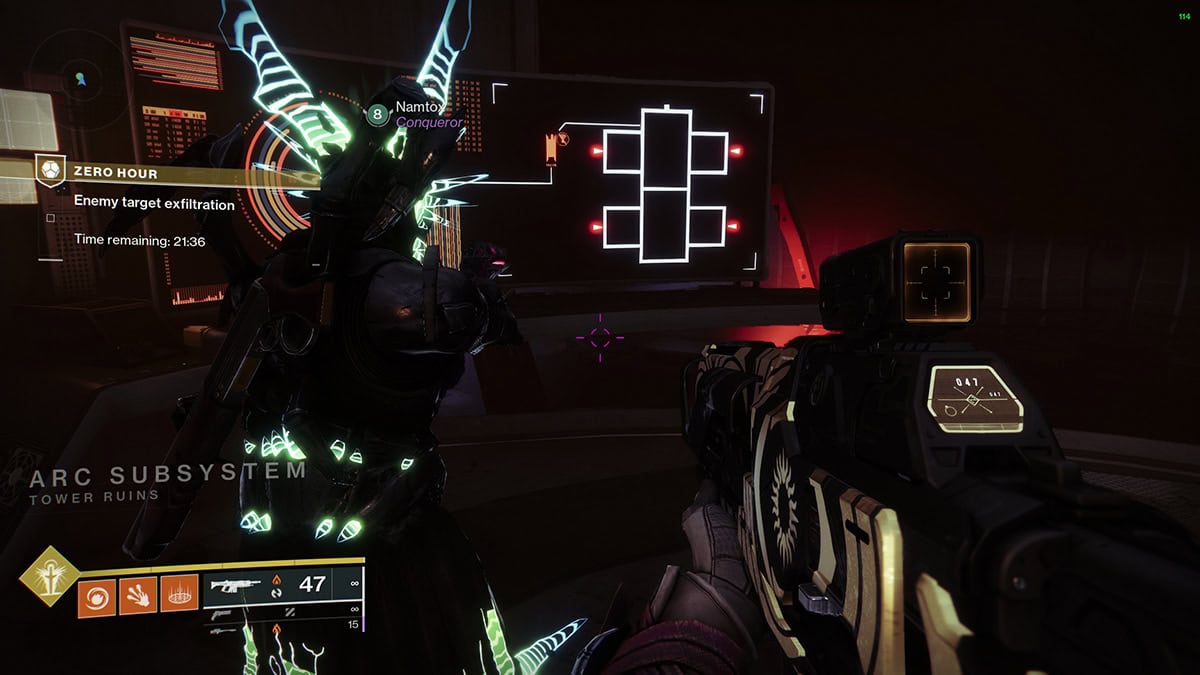
Task: Toggle the Enemy target exfiltration objective checkbox
Action: point(50,216)
